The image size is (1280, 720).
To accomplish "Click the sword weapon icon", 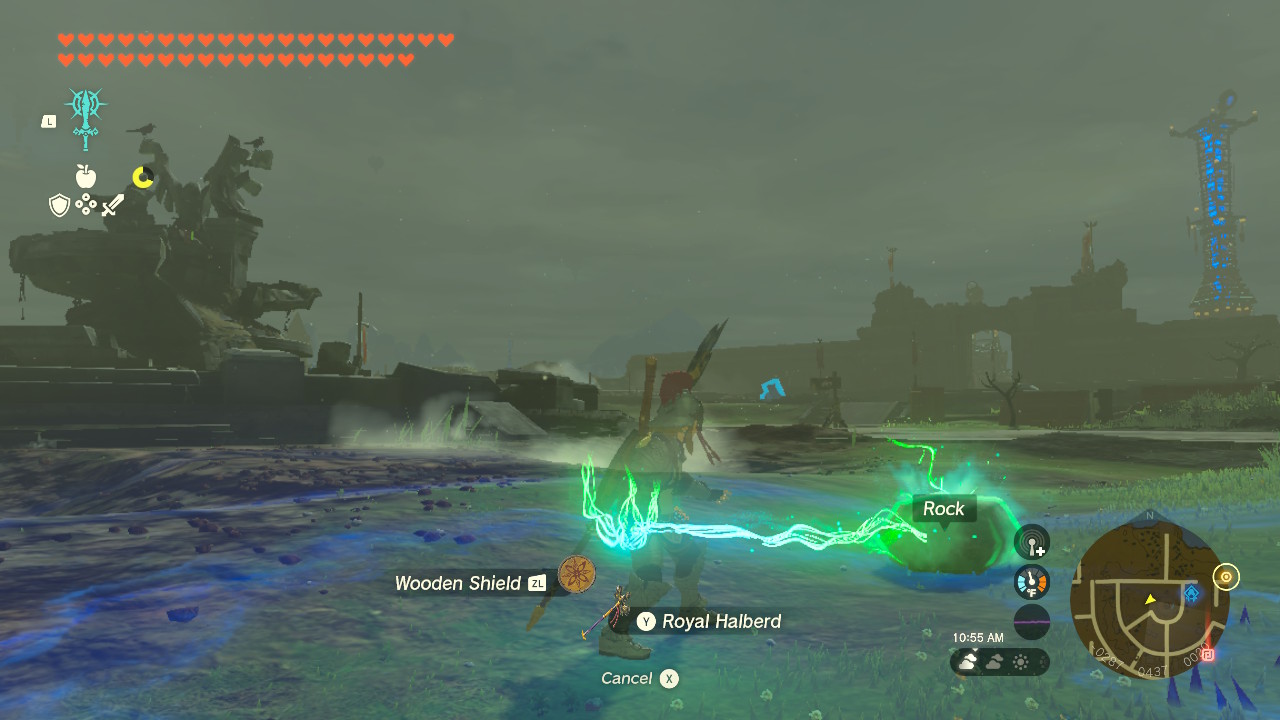I will pyautogui.click(x=112, y=204).
